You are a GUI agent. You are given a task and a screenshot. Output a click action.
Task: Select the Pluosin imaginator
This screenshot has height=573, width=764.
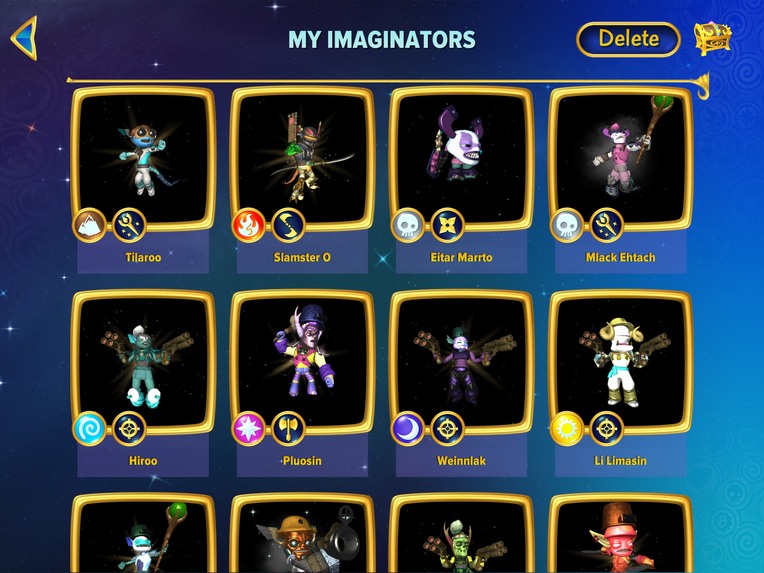coord(302,363)
